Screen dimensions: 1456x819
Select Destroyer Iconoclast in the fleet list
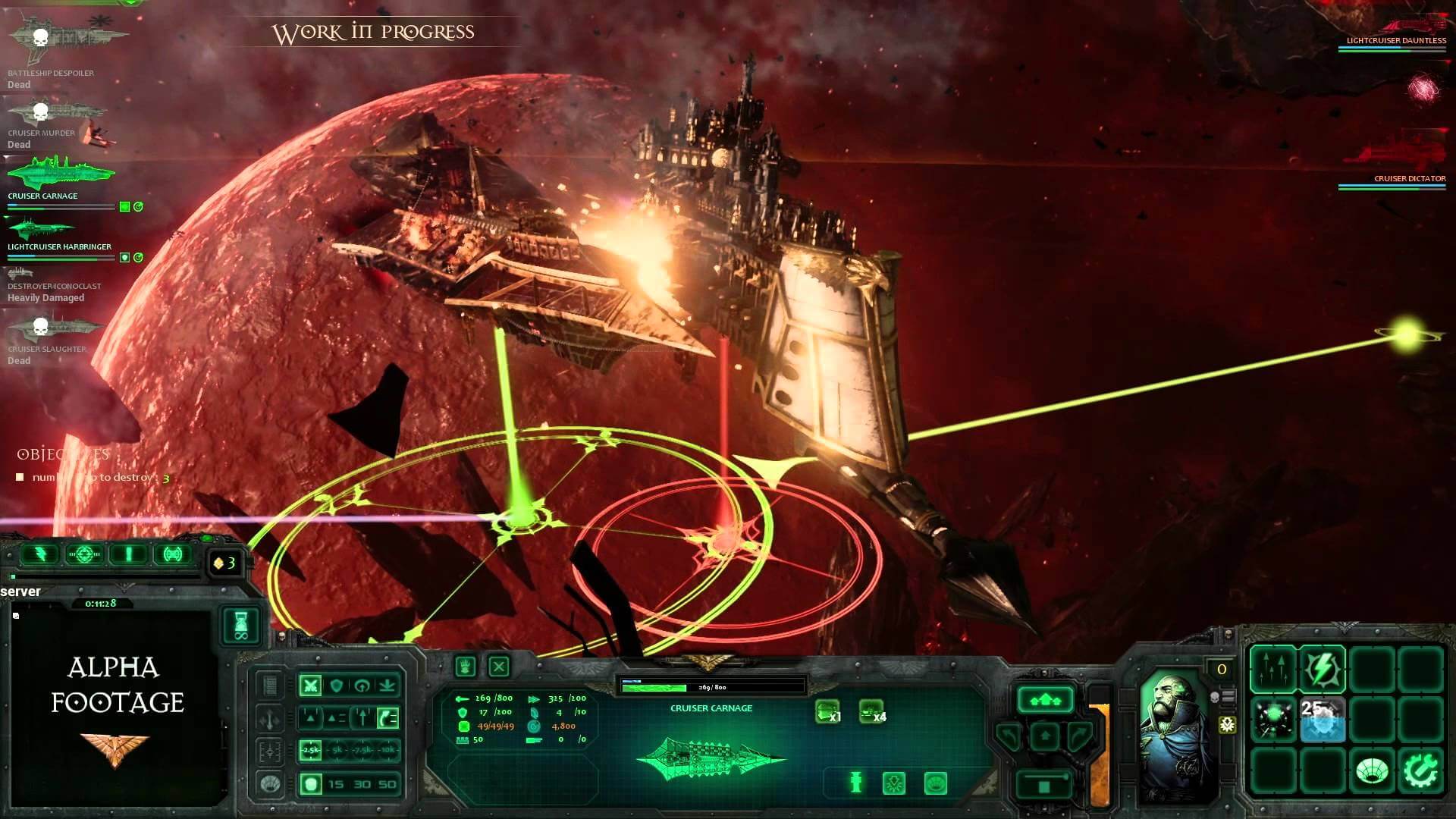click(x=53, y=286)
